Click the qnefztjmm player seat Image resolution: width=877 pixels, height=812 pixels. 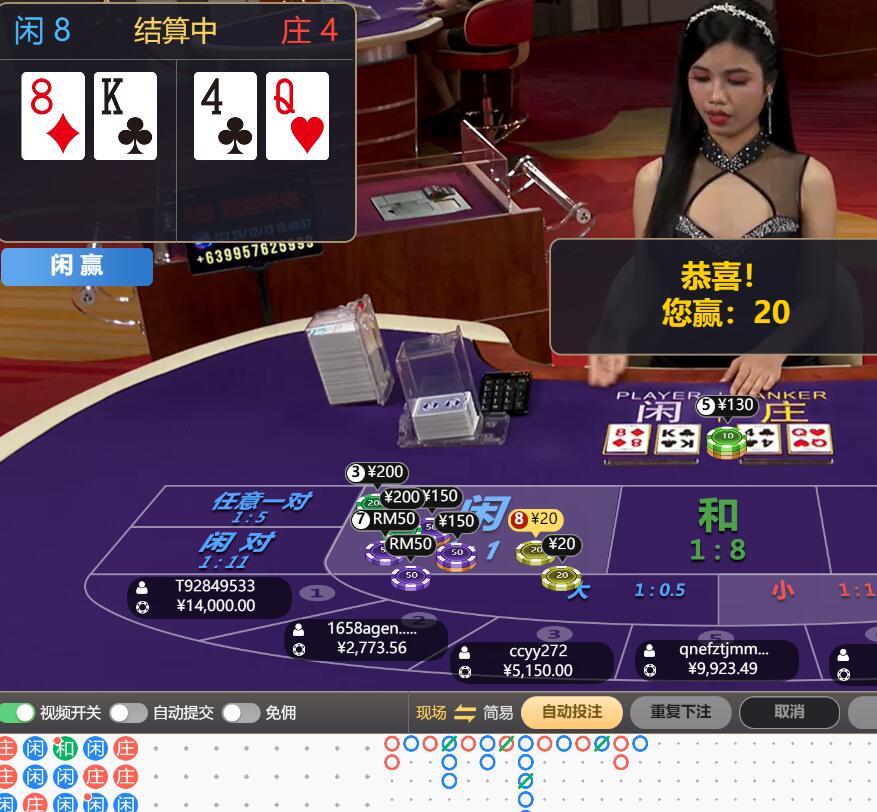click(717, 659)
